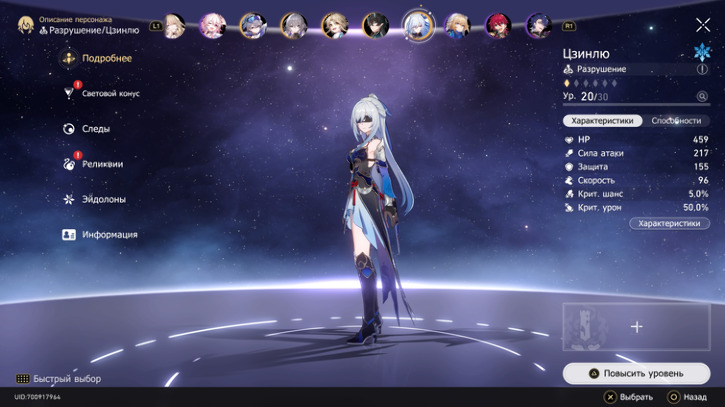The height and width of the screenshot is (407, 725).
Task: Open the Информация entry
Action: (109, 235)
